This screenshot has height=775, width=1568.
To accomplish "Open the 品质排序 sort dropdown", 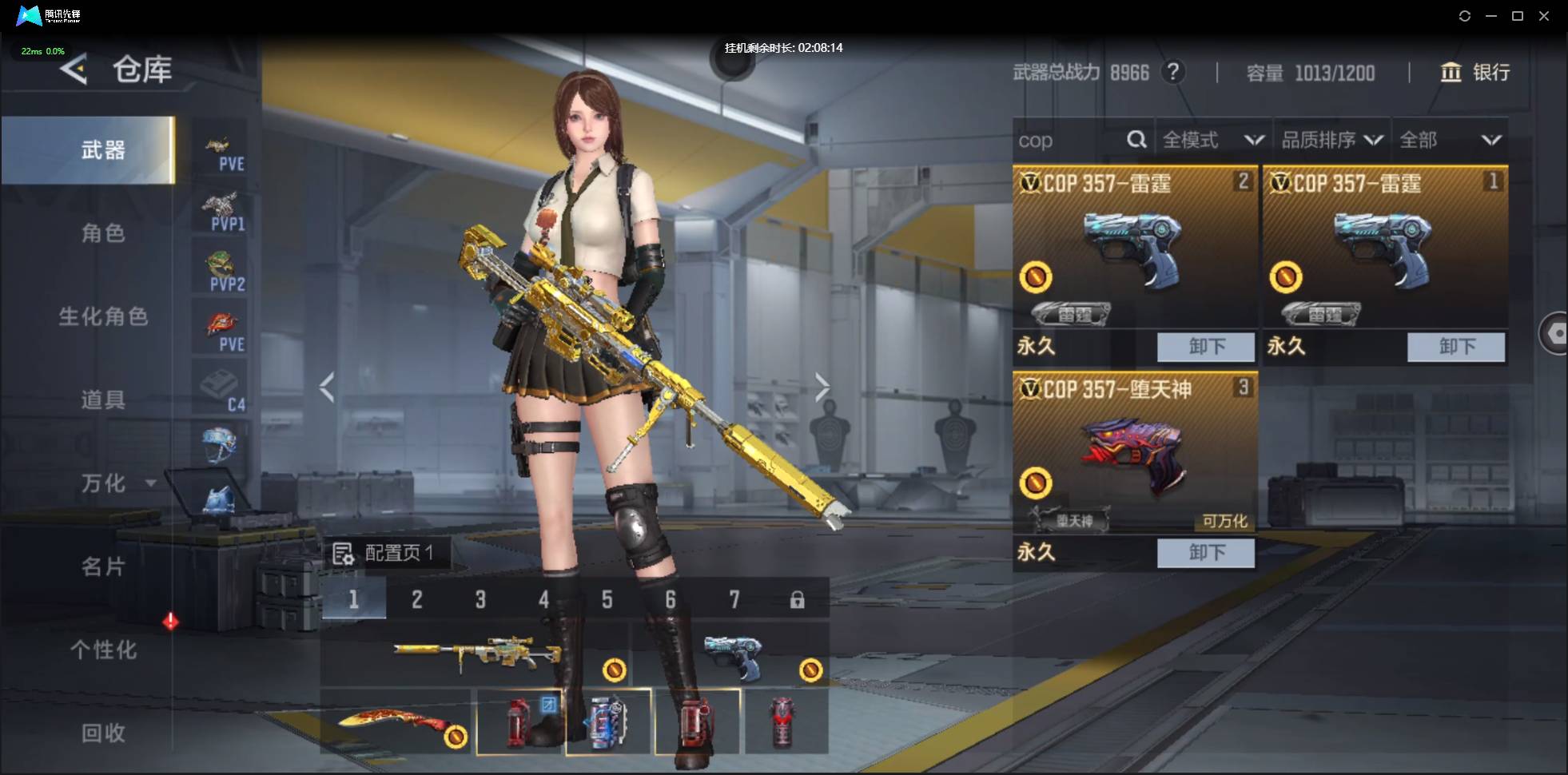I will coord(1331,141).
